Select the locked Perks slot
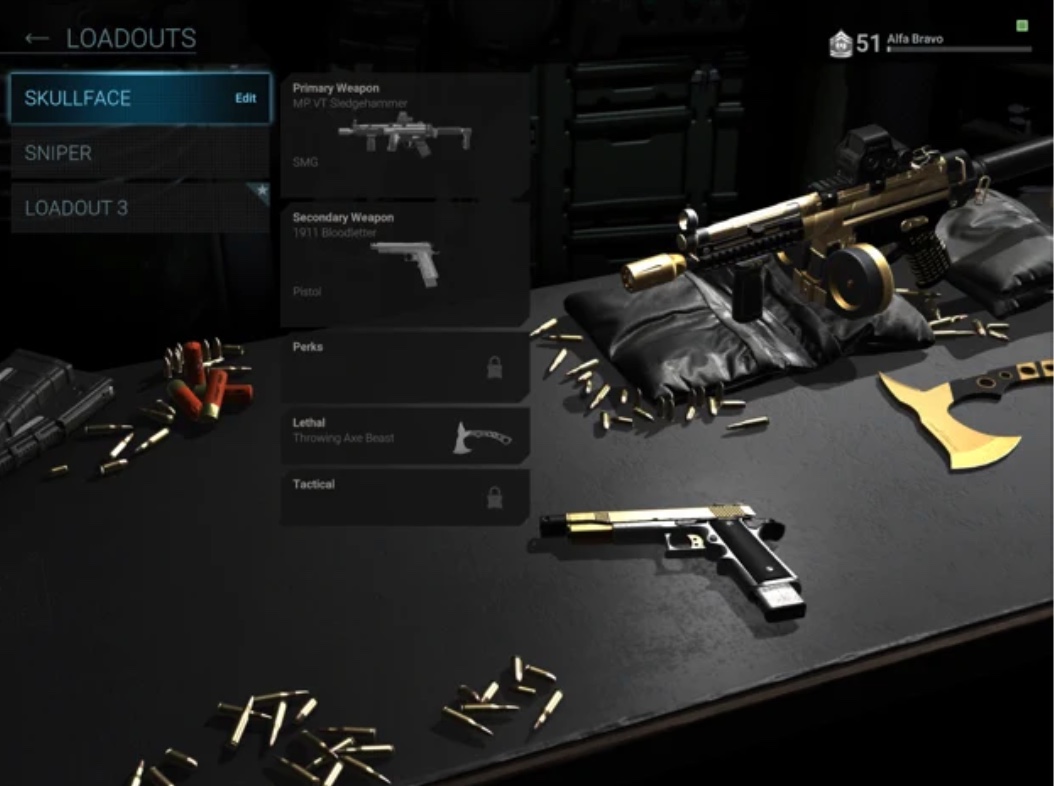 (405, 367)
